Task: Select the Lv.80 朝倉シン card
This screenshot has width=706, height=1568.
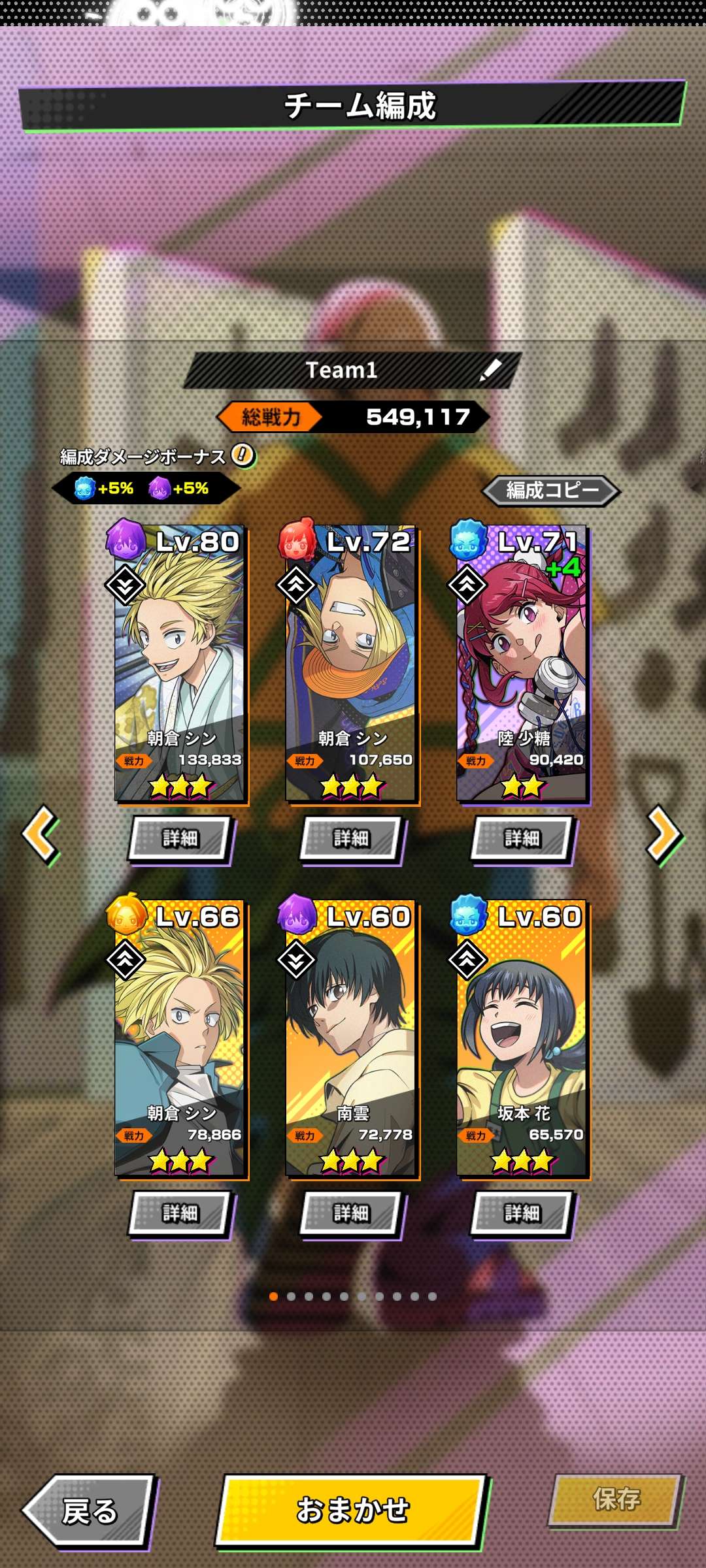Action: tap(180, 663)
